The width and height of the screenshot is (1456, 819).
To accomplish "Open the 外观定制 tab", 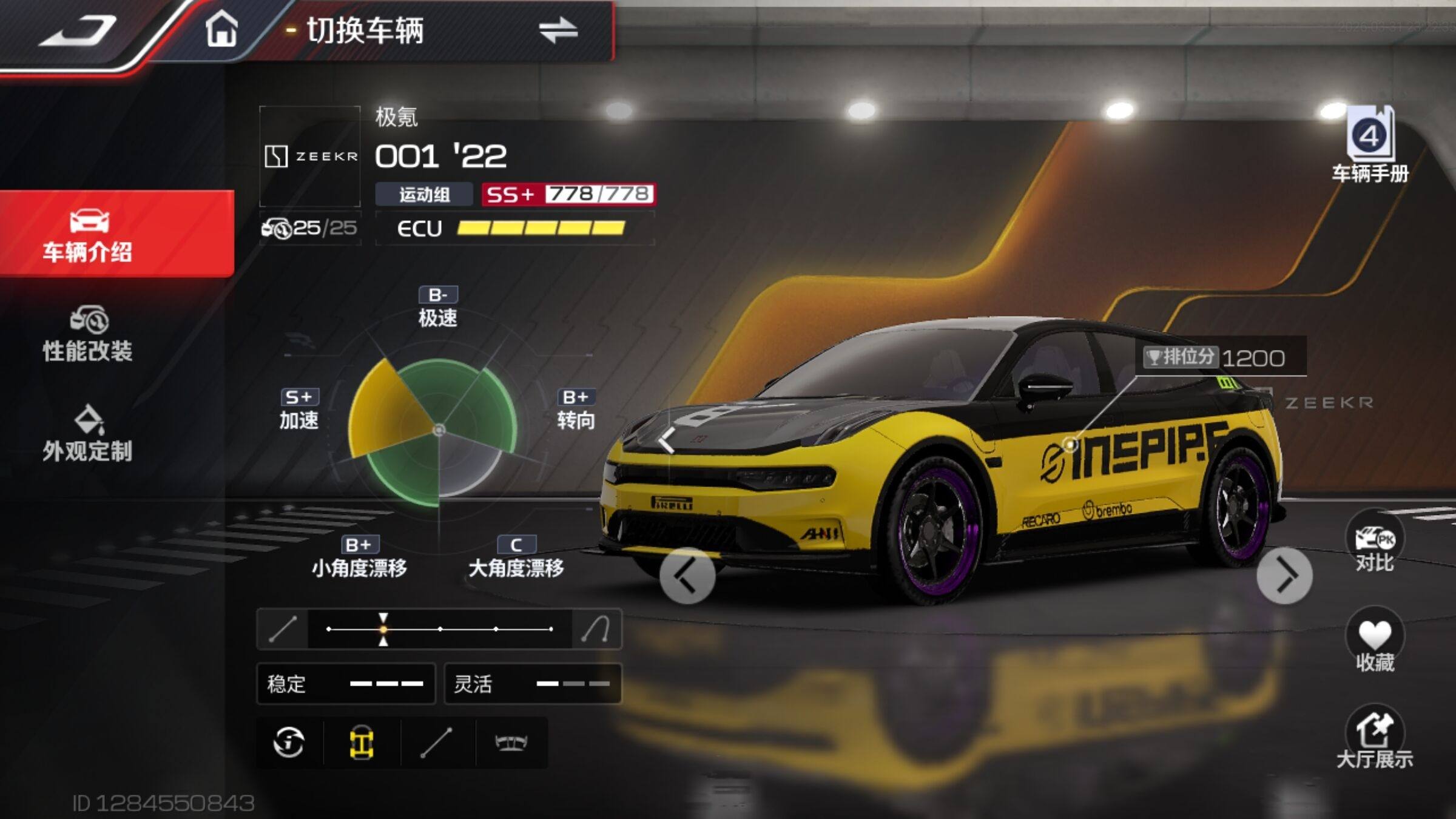I will pyautogui.click(x=88, y=434).
